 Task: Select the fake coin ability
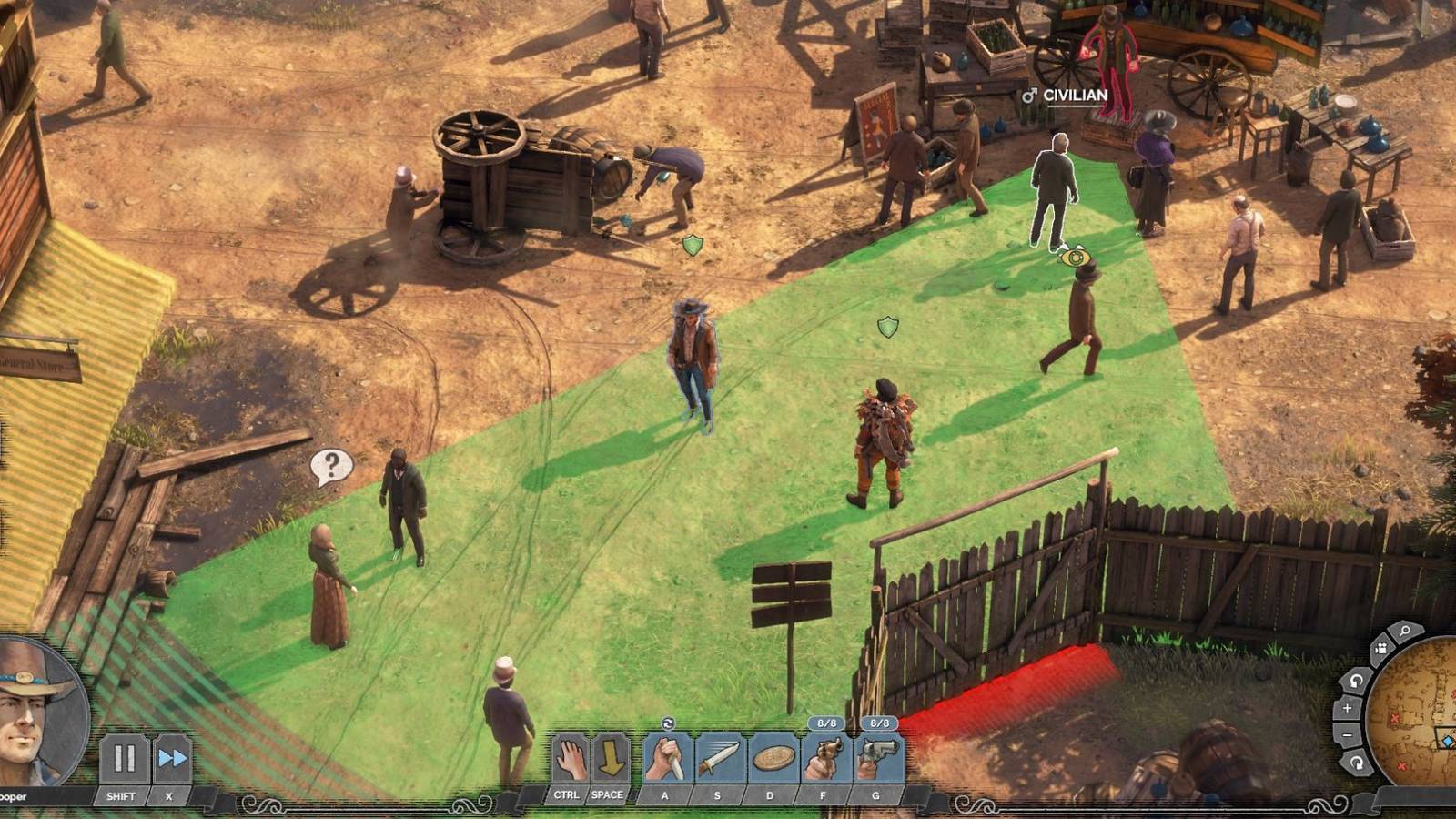coord(772,759)
